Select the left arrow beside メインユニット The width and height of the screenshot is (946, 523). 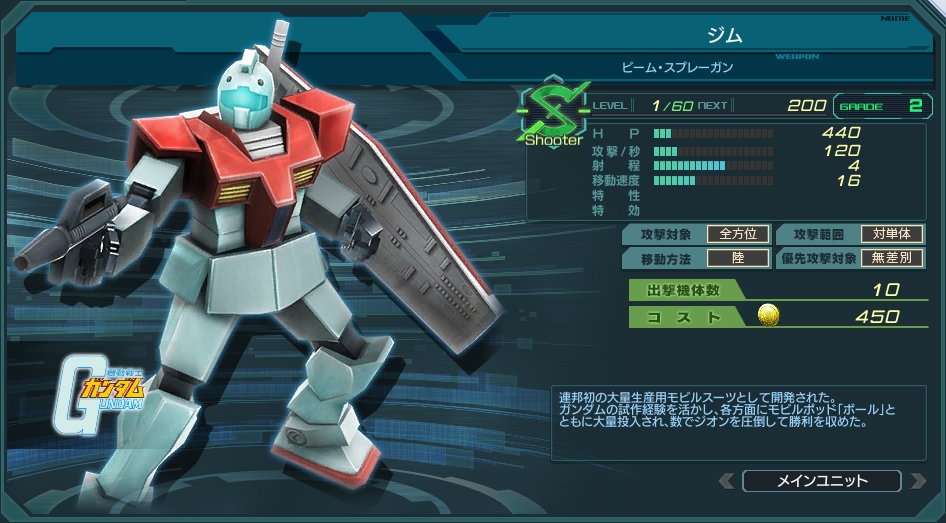(727, 481)
